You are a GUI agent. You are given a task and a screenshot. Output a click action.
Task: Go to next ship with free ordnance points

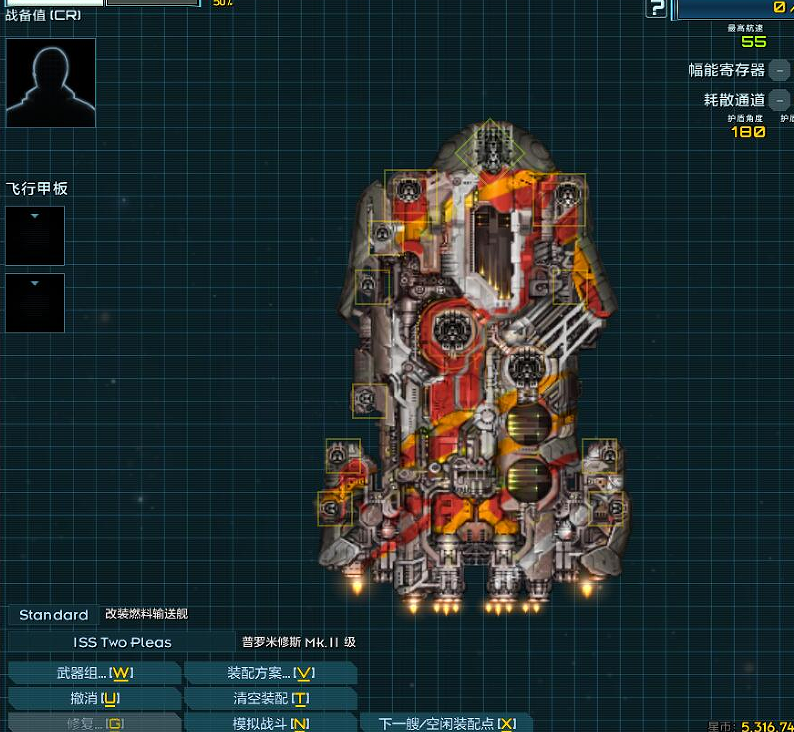click(446, 723)
